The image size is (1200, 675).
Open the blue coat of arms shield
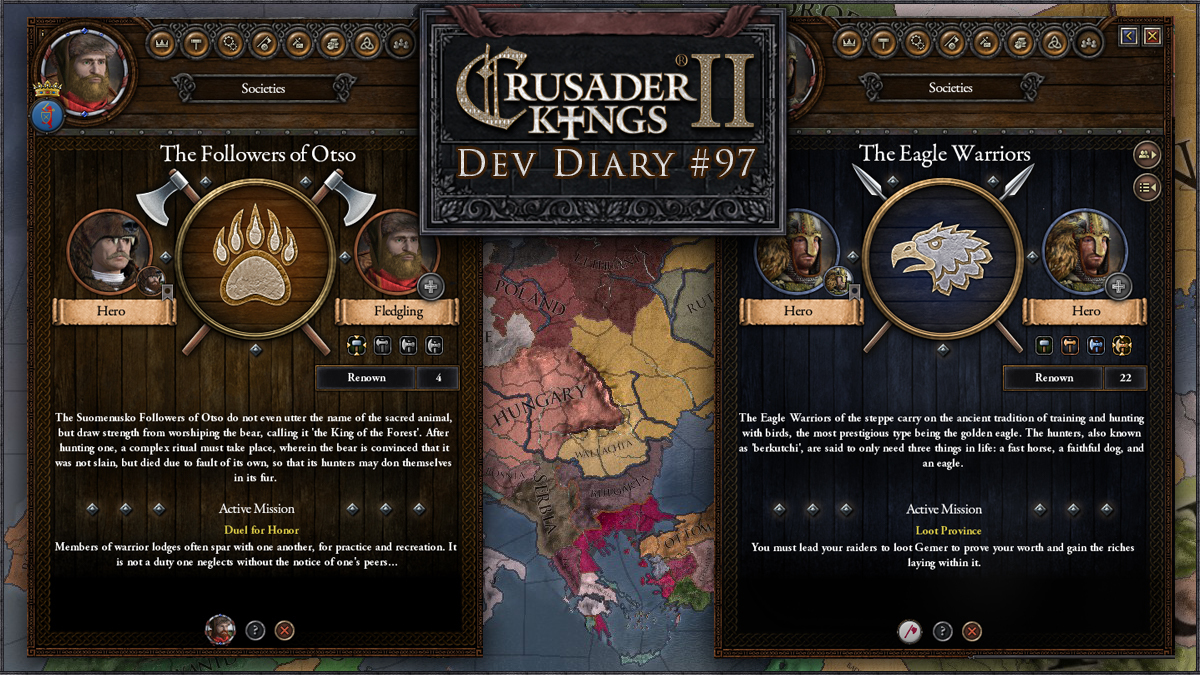48,115
